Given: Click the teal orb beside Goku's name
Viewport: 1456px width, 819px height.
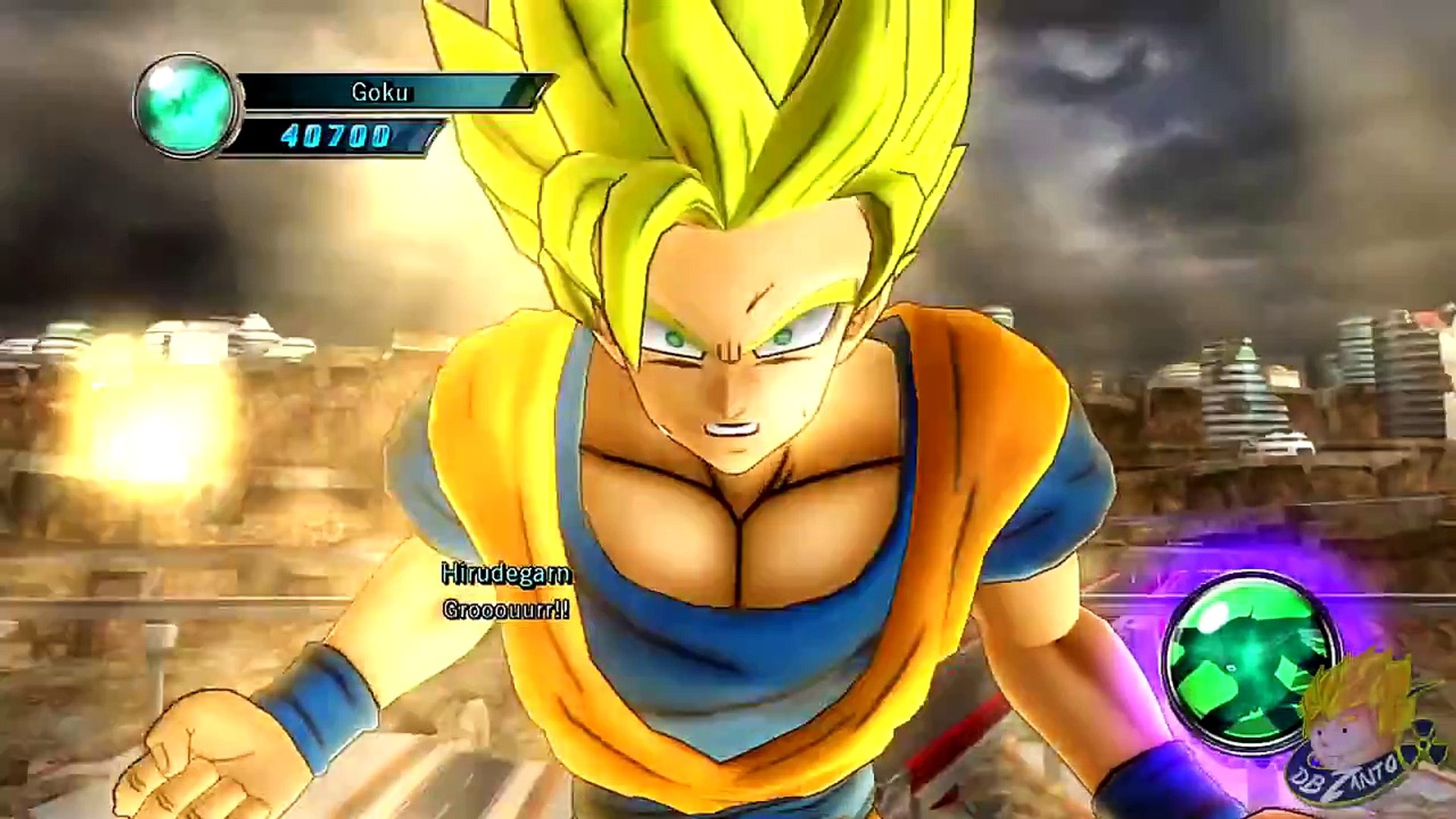Looking at the screenshot, I should [187, 106].
